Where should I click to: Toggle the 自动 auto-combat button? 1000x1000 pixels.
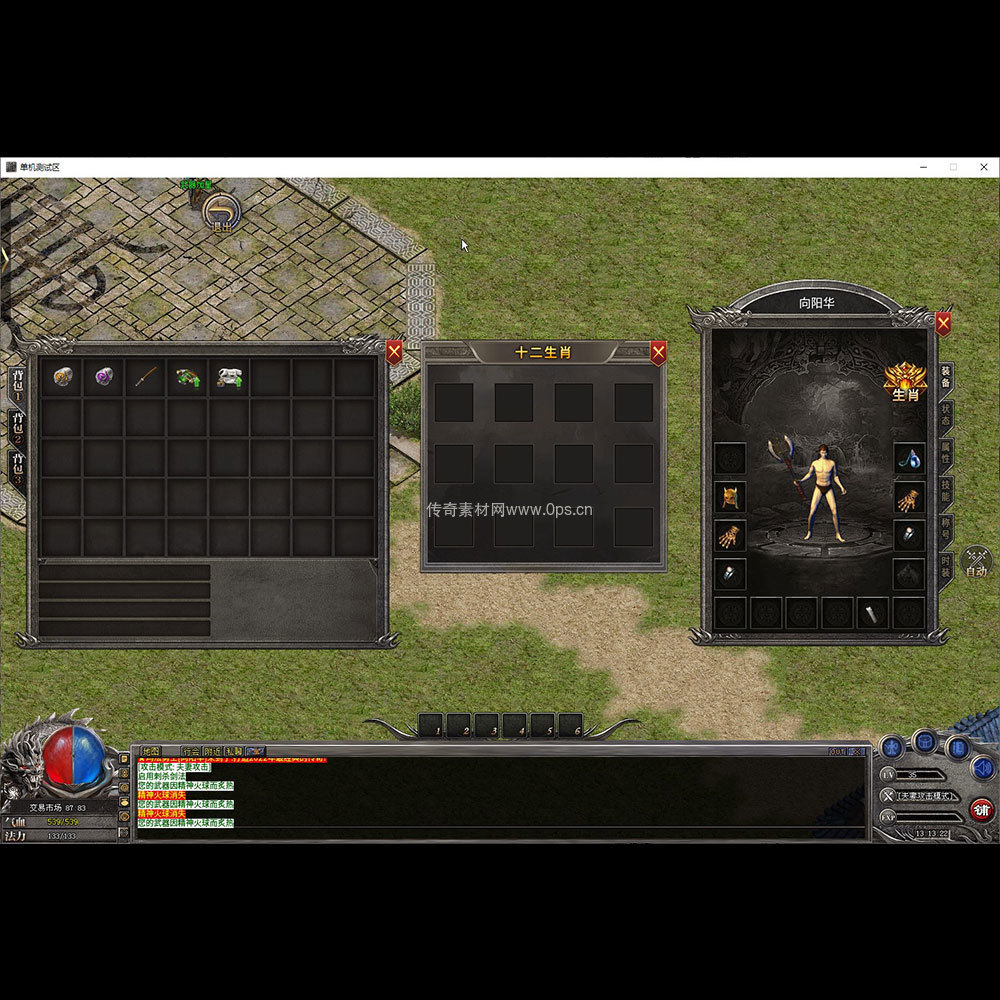click(x=976, y=564)
